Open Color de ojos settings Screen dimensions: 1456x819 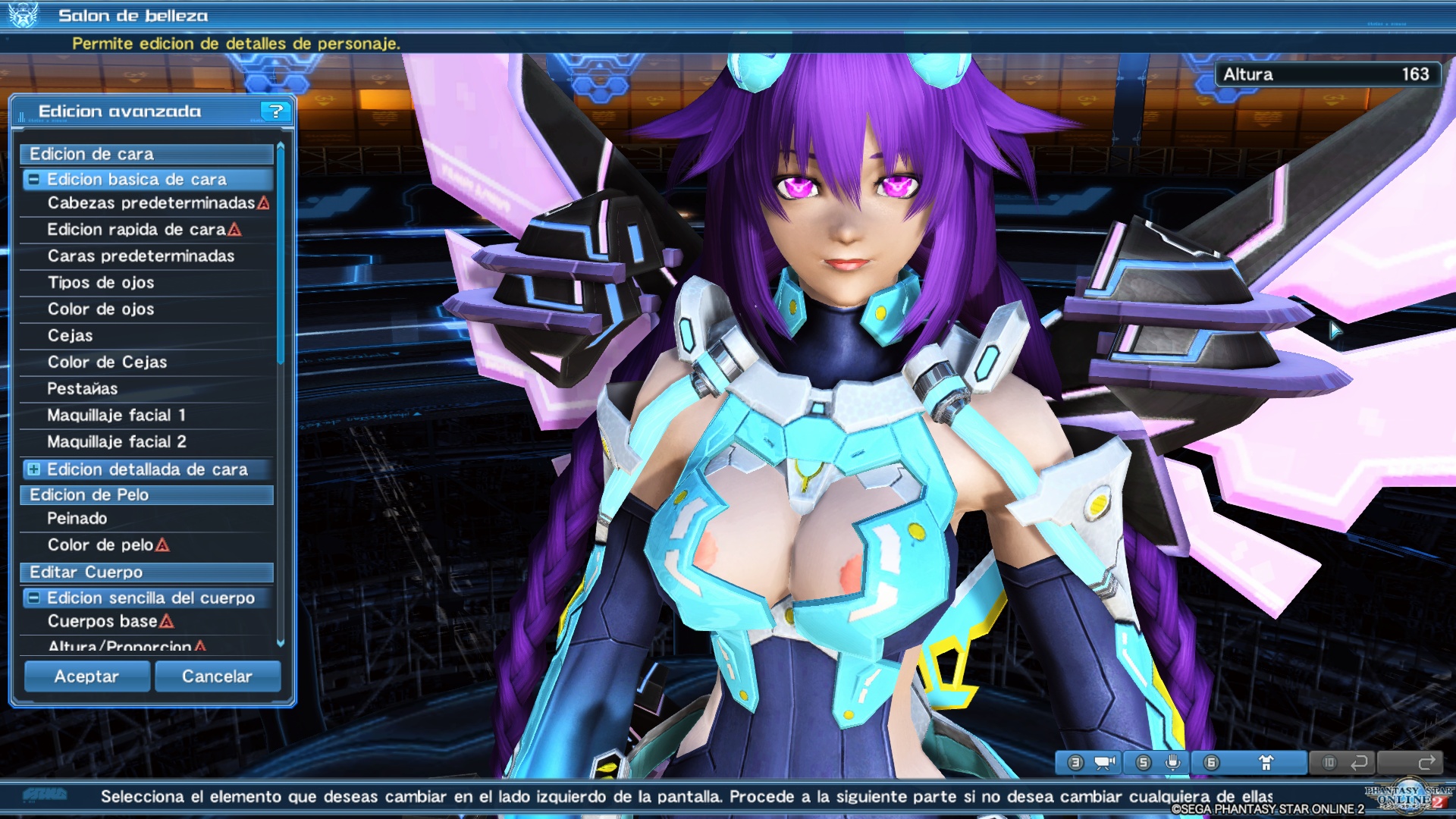[x=100, y=309]
